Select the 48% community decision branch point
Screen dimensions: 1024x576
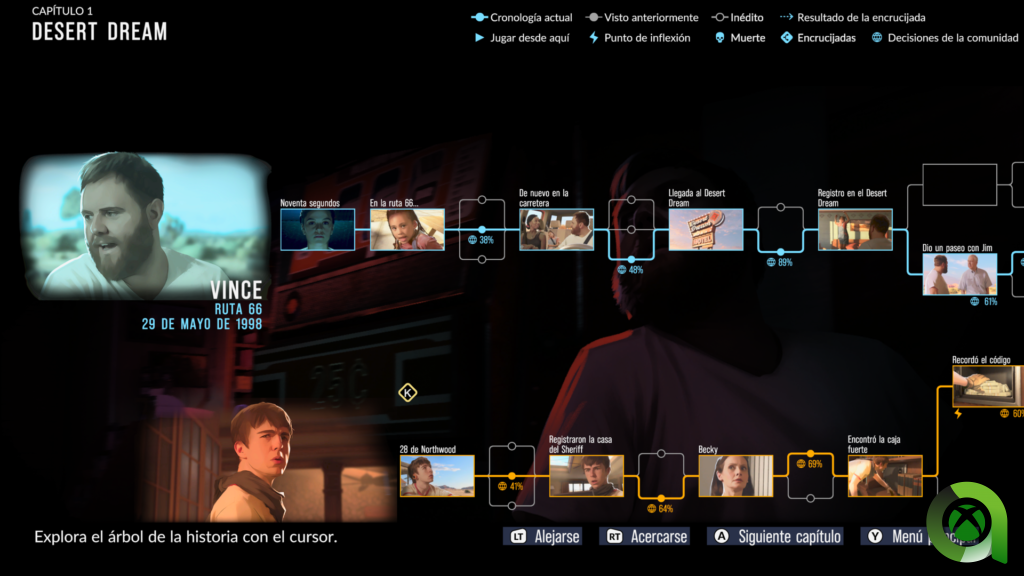click(x=631, y=258)
